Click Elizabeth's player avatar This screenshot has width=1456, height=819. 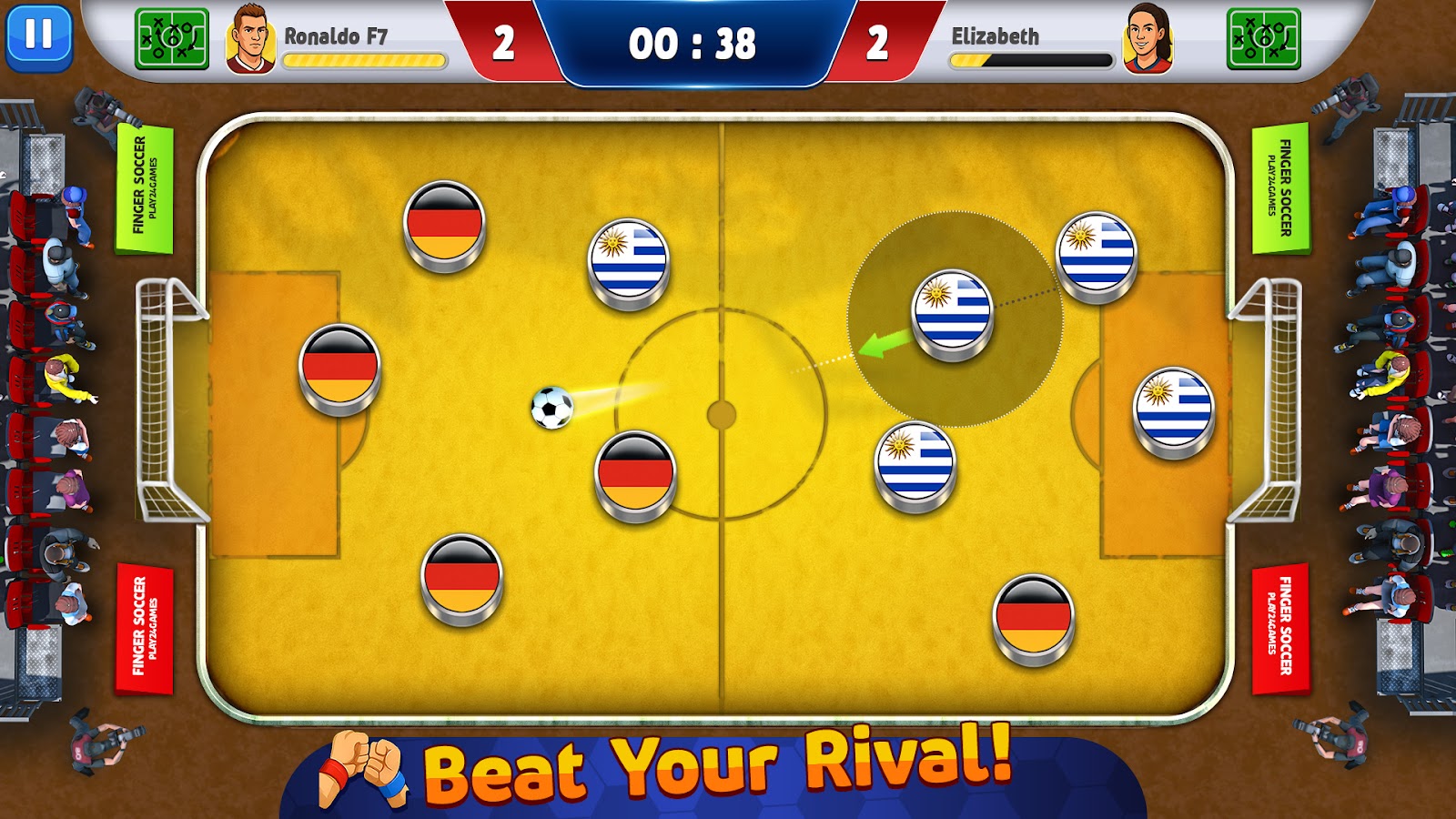1148,39
